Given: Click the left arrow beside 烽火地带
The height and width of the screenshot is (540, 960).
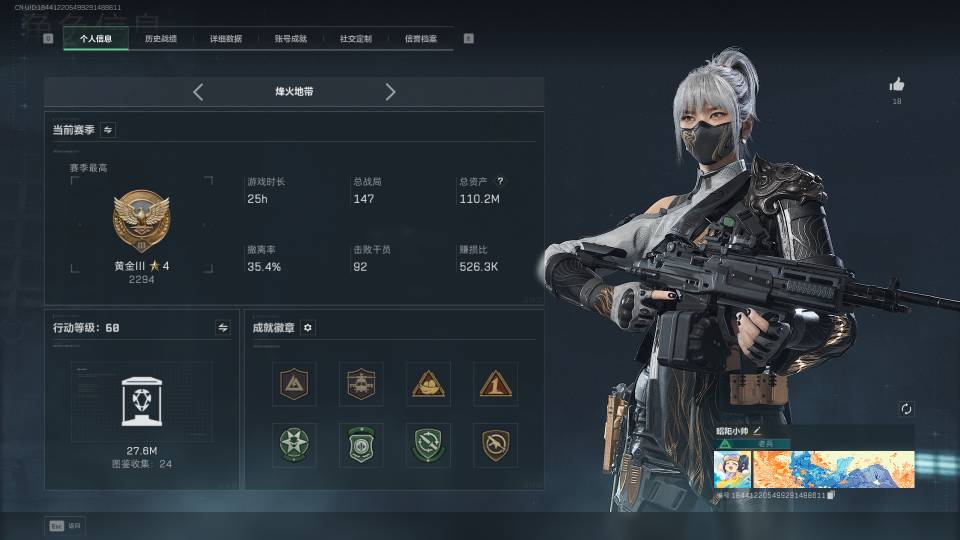Looking at the screenshot, I should click(198, 92).
